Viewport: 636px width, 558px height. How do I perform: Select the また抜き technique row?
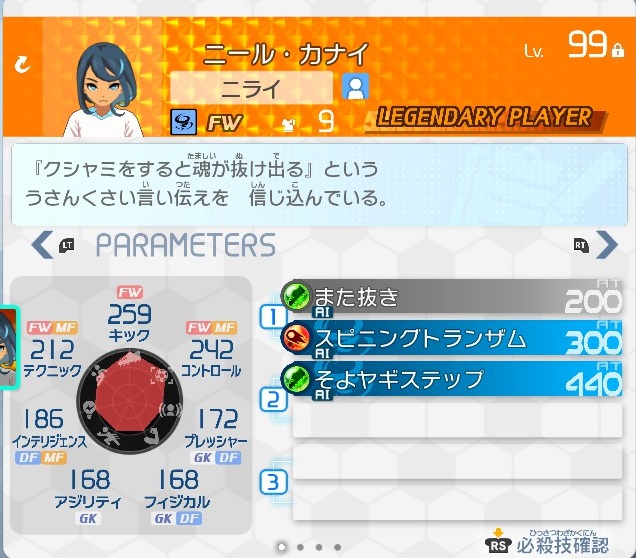pos(452,297)
